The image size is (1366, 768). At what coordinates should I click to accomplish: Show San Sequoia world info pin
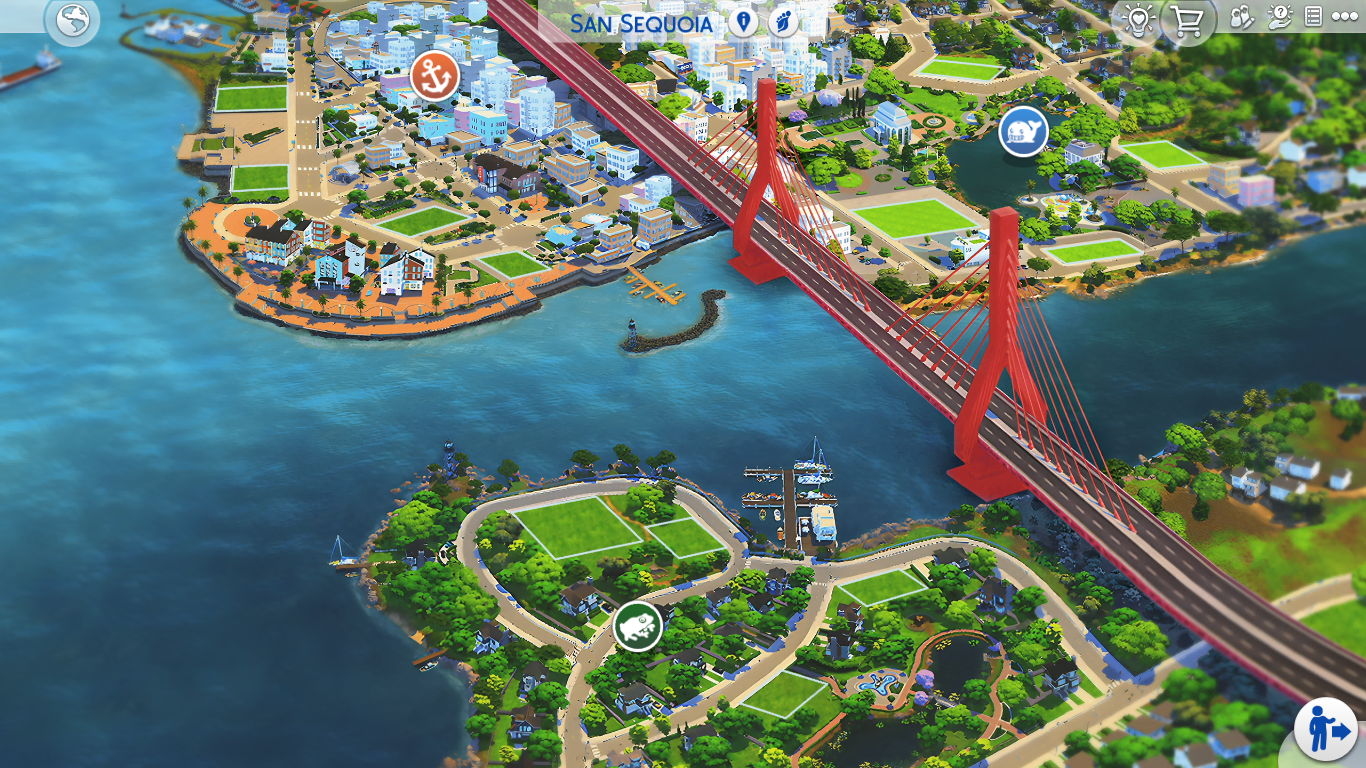pos(742,22)
